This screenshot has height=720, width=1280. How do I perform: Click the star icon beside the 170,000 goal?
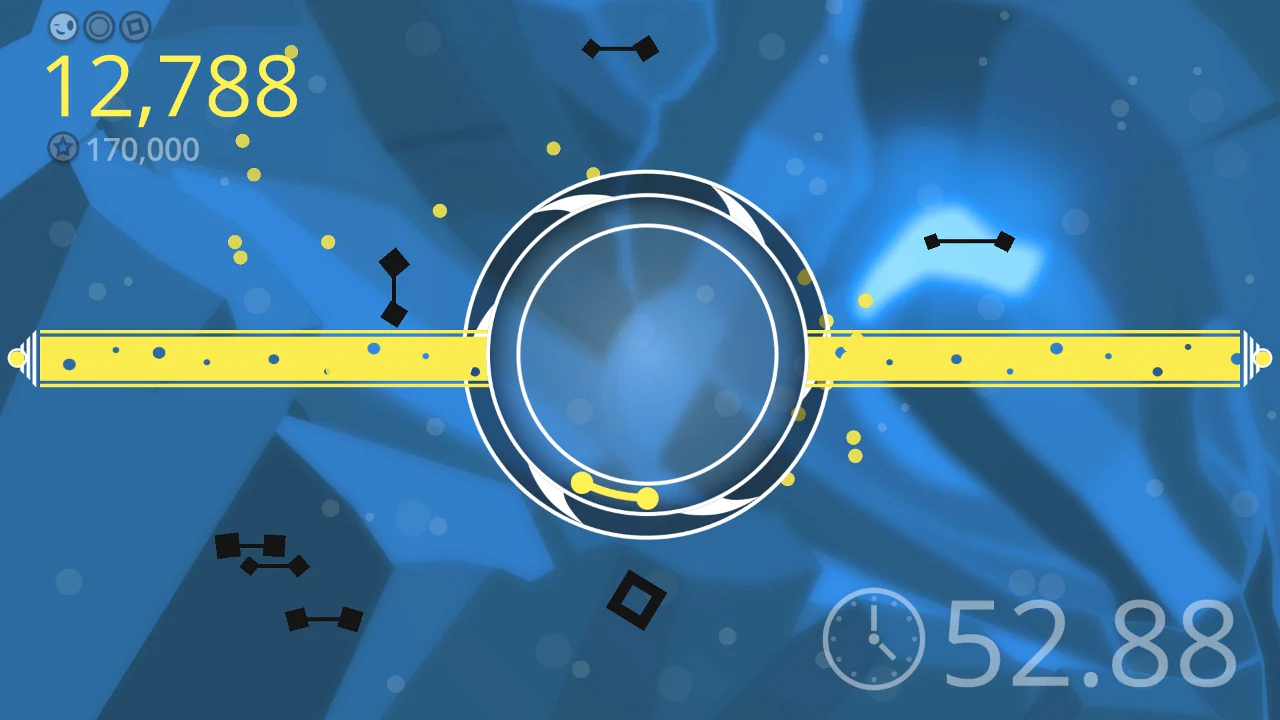63,148
